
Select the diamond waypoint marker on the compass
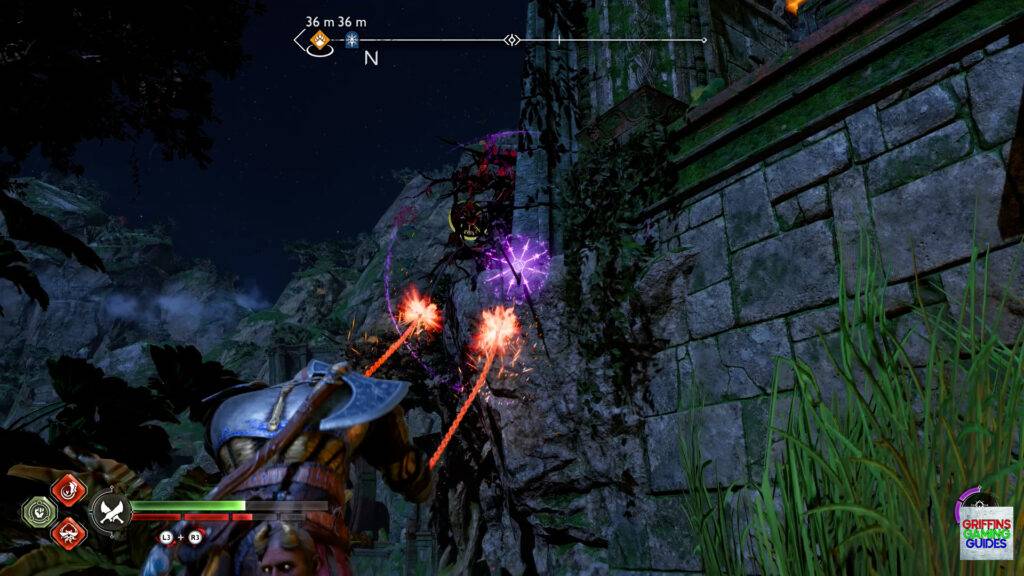(512, 40)
